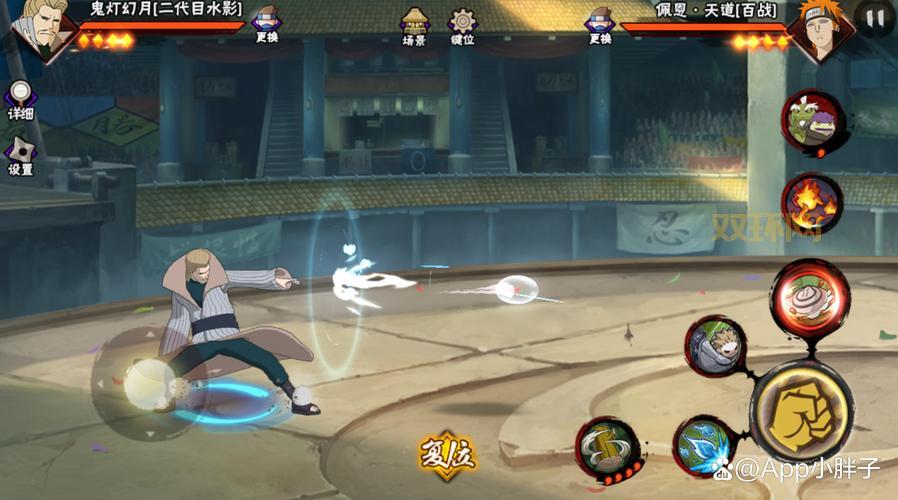The height and width of the screenshot is (500, 898).
Task: Activate the white swirl ultimate skill
Action: coord(809,294)
